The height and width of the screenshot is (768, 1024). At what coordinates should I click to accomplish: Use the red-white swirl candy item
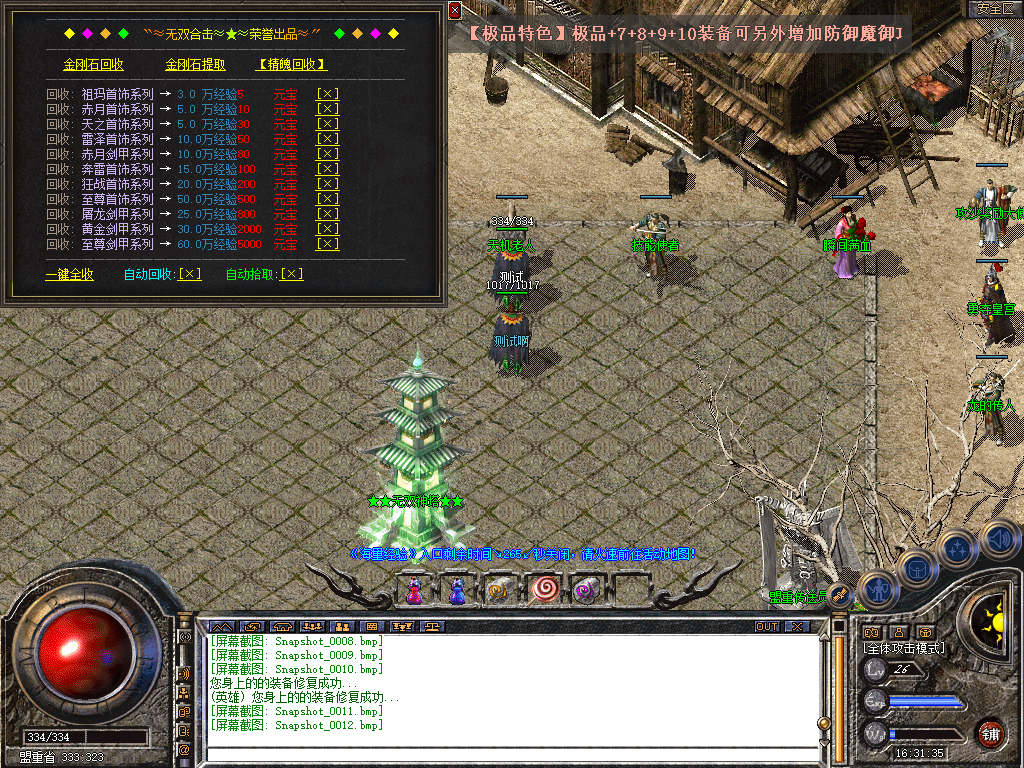[543, 591]
